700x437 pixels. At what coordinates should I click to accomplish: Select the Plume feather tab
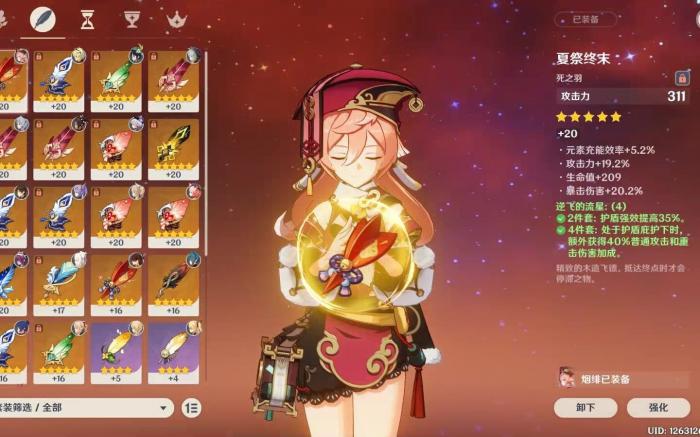tap(42, 19)
